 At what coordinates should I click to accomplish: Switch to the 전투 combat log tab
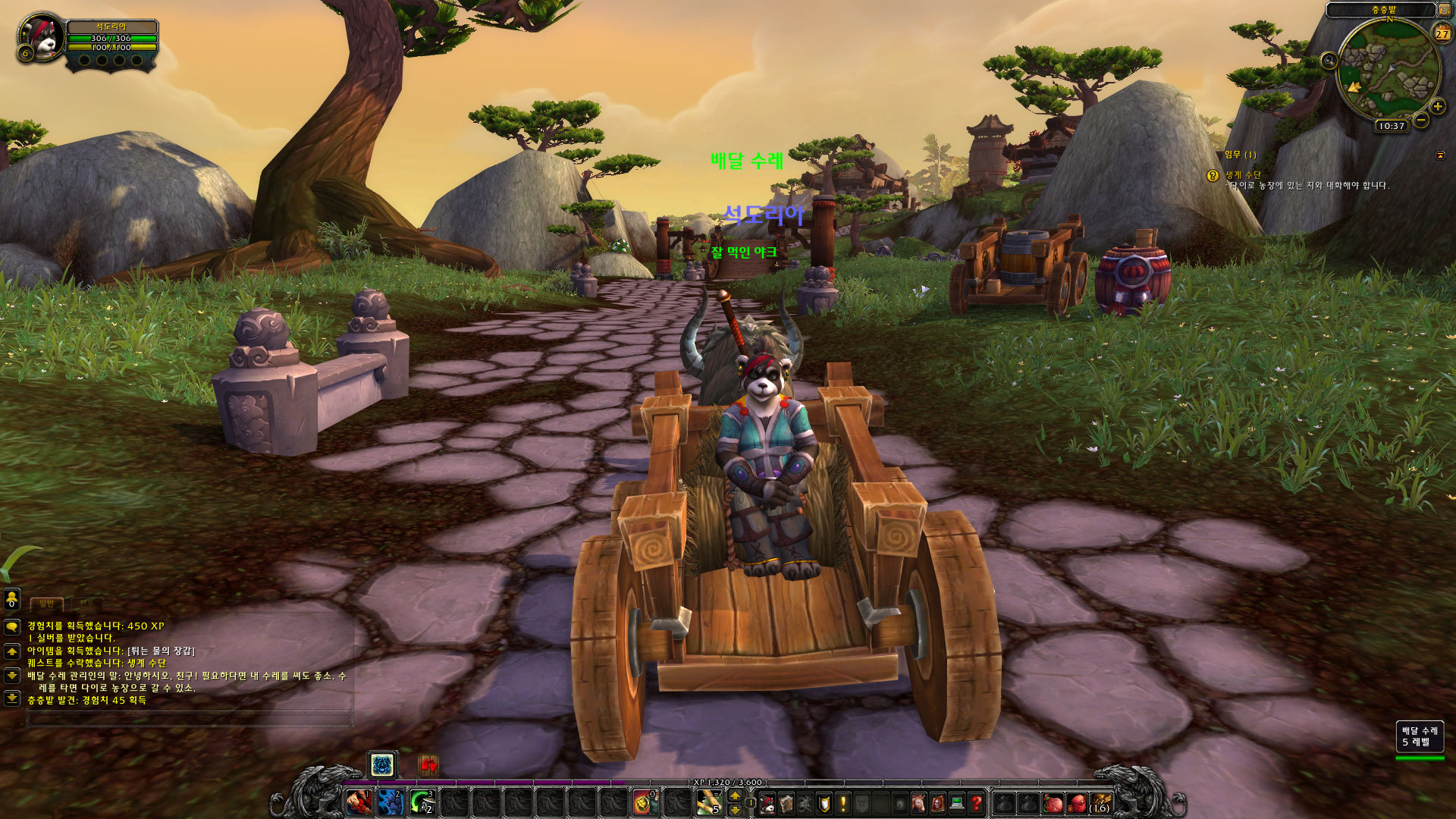pos(87,604)
